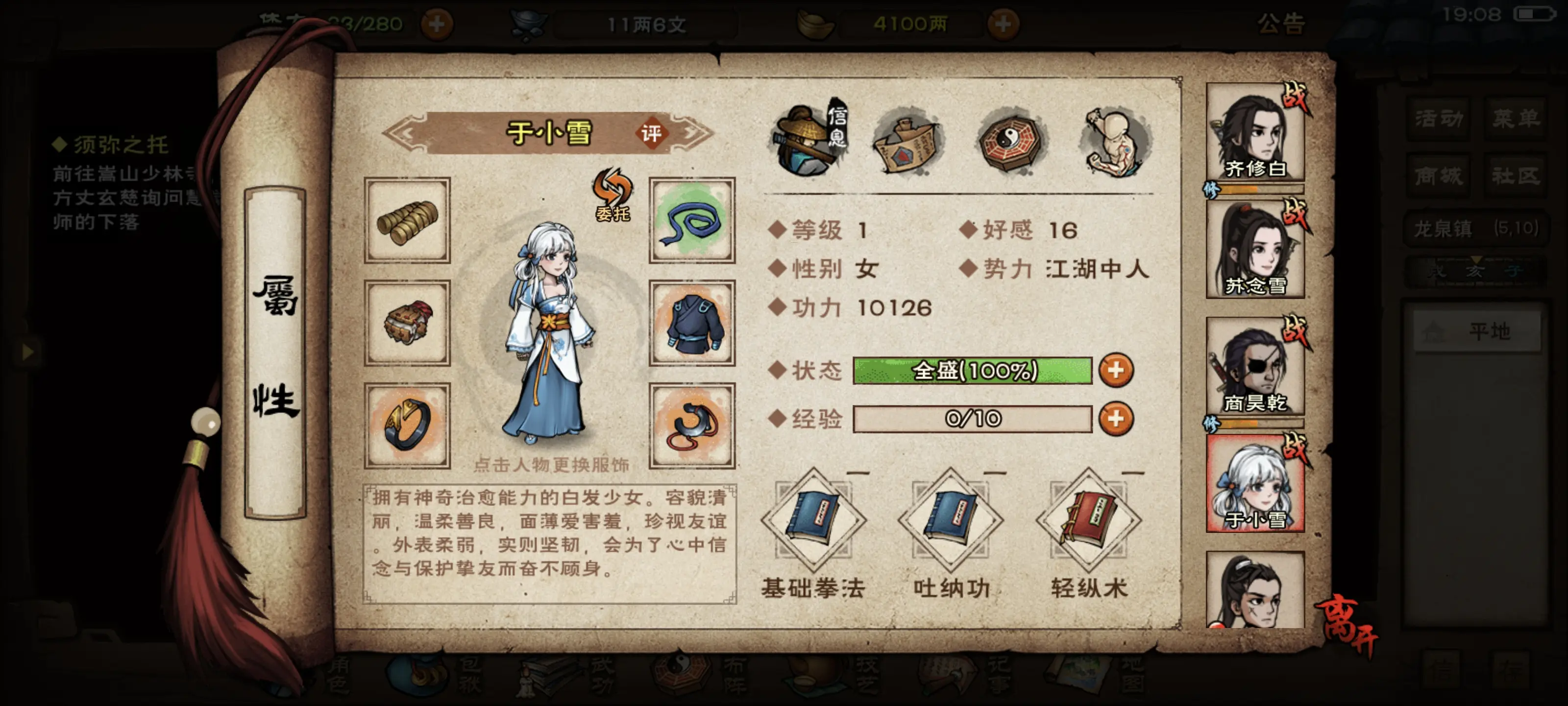Switch to the muscular body meridian tab

click(x=1115, y=141)
